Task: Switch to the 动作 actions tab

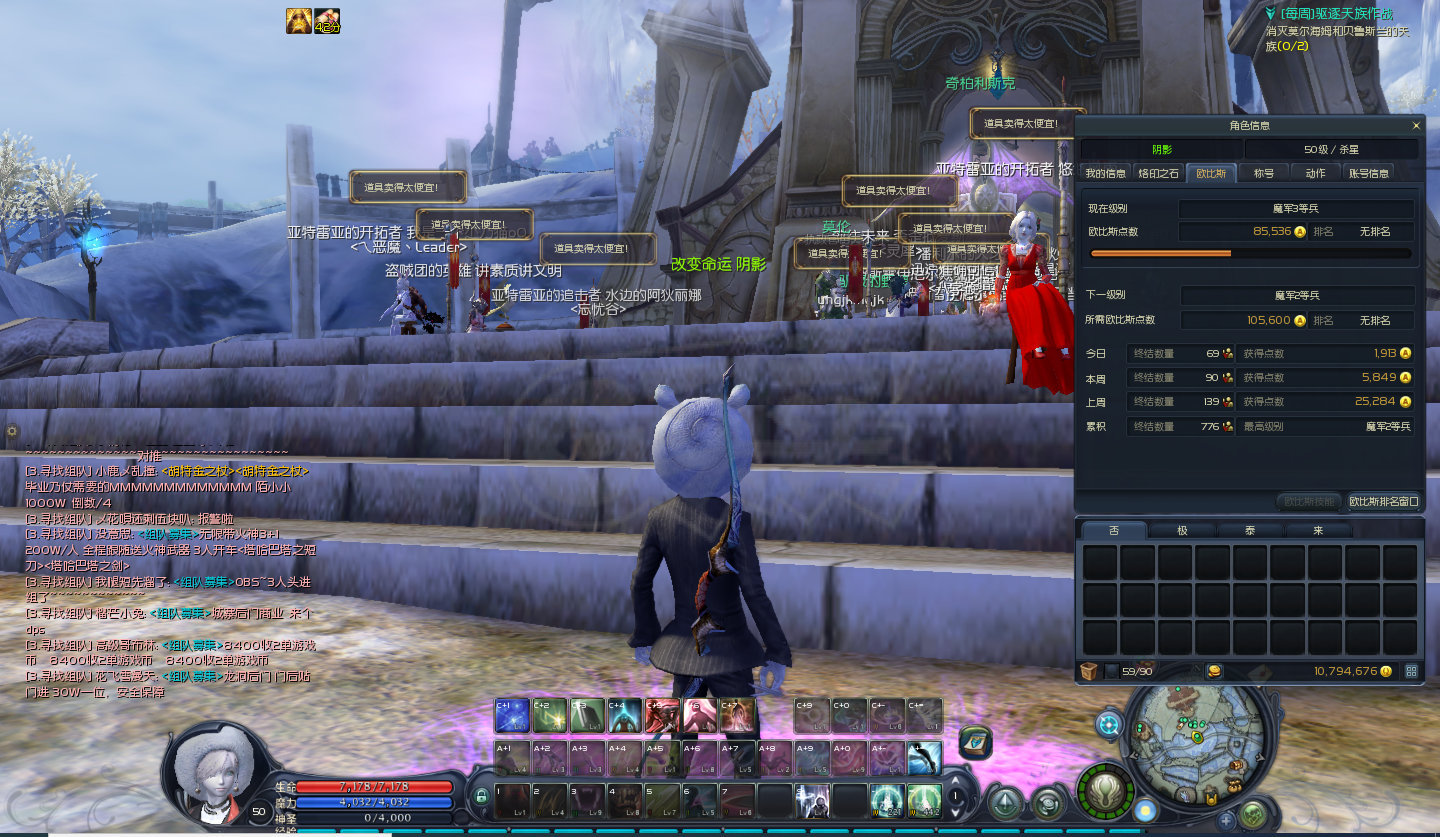Action: 1315,173
